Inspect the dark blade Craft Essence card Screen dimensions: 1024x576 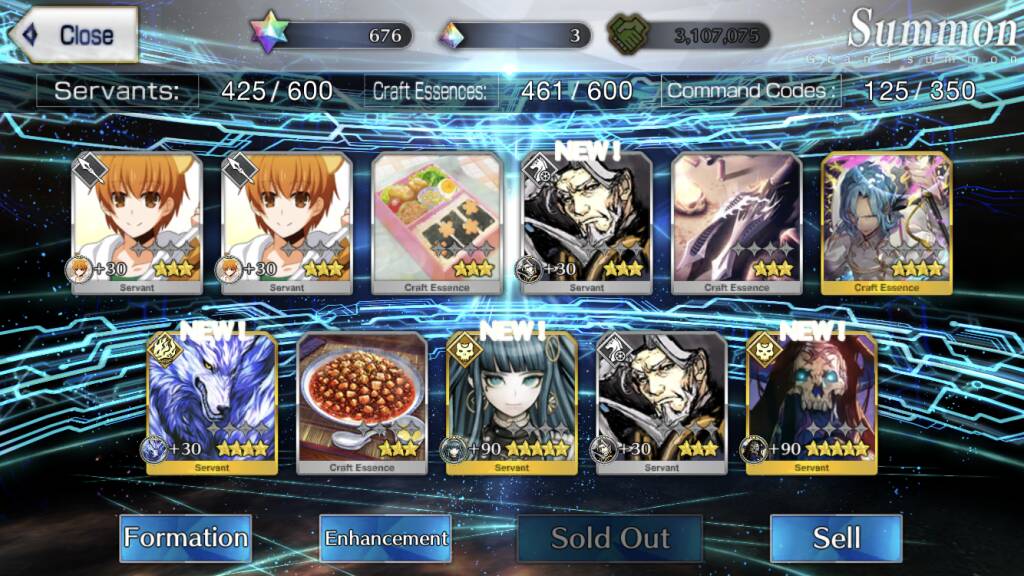tap(736, 224)
